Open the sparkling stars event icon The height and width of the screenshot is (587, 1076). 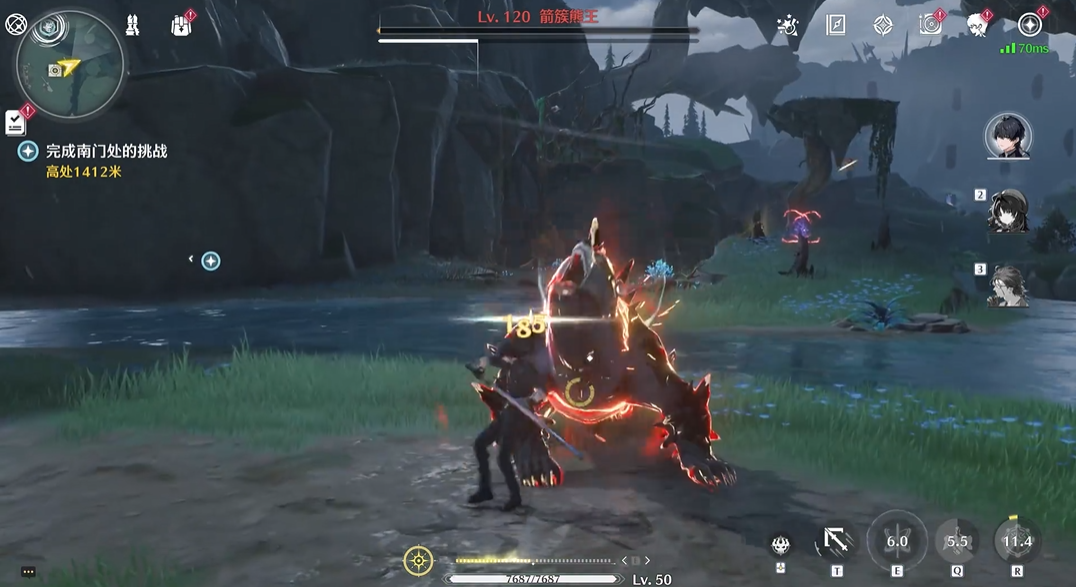click(788, 26)
